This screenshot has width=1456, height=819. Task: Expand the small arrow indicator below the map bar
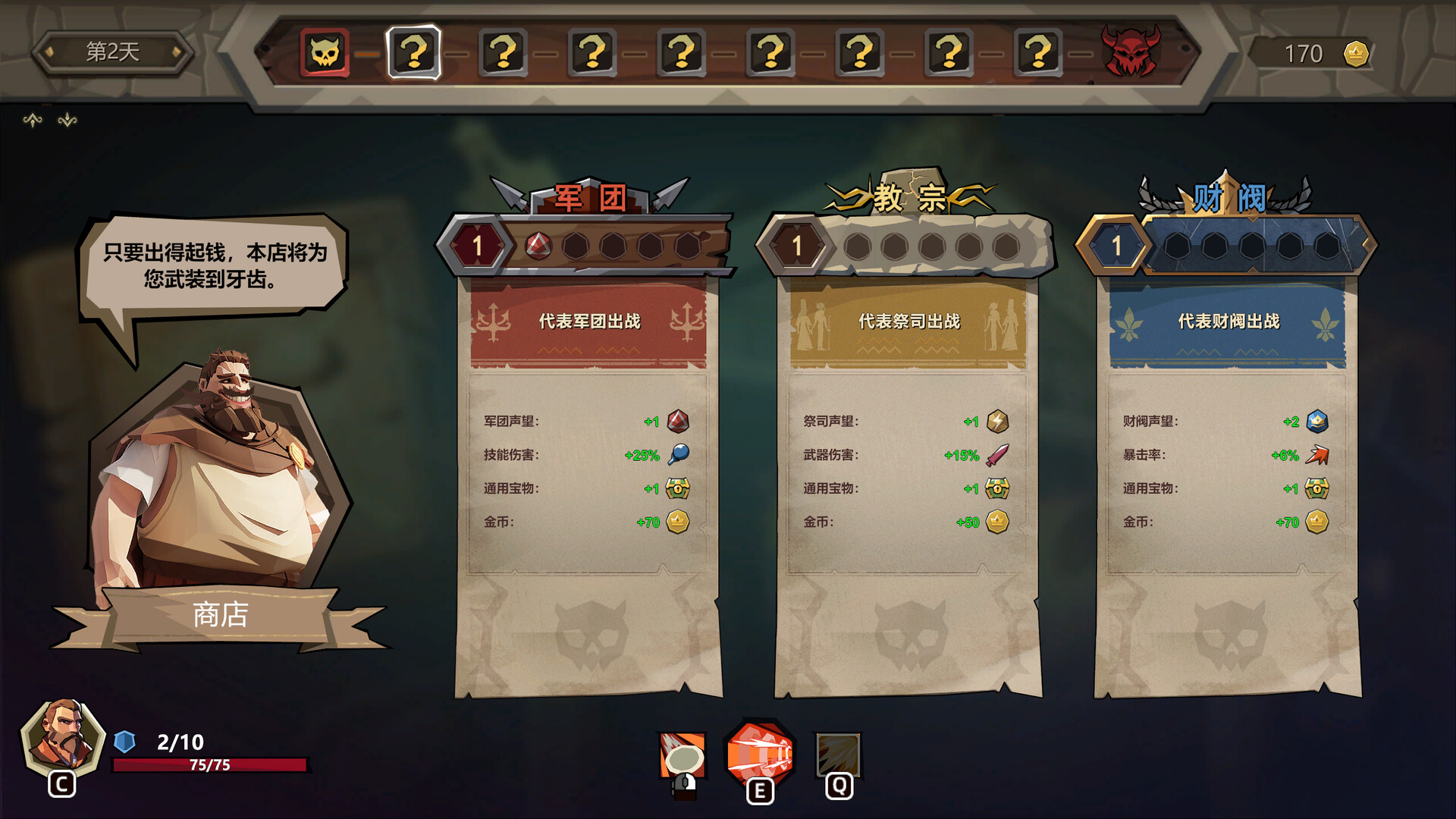click(x=32, y=118)
